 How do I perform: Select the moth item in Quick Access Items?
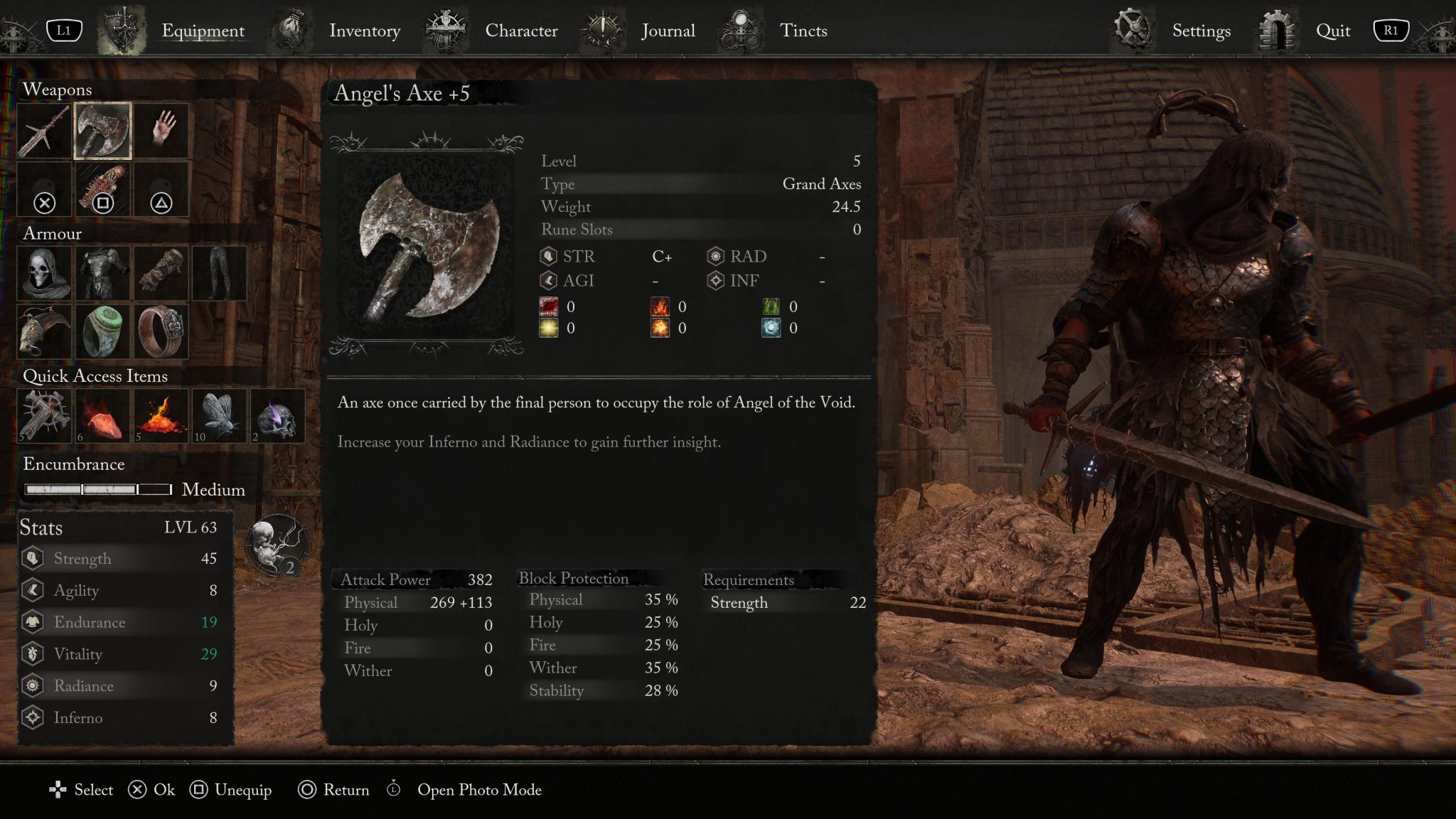(x=219, y=416)
